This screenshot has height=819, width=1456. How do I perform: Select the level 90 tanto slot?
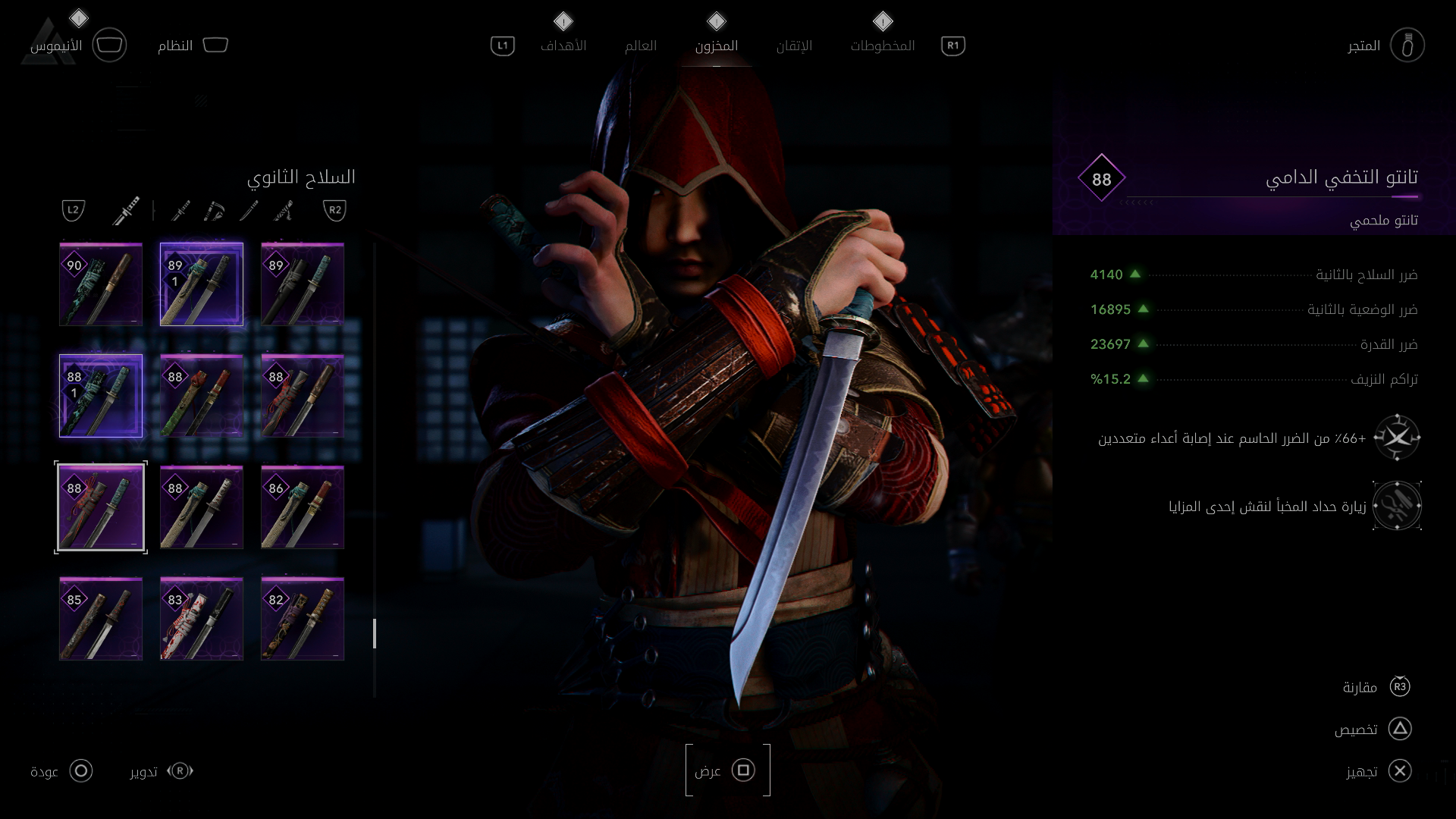pyautogui.click(x=101, y=284)
